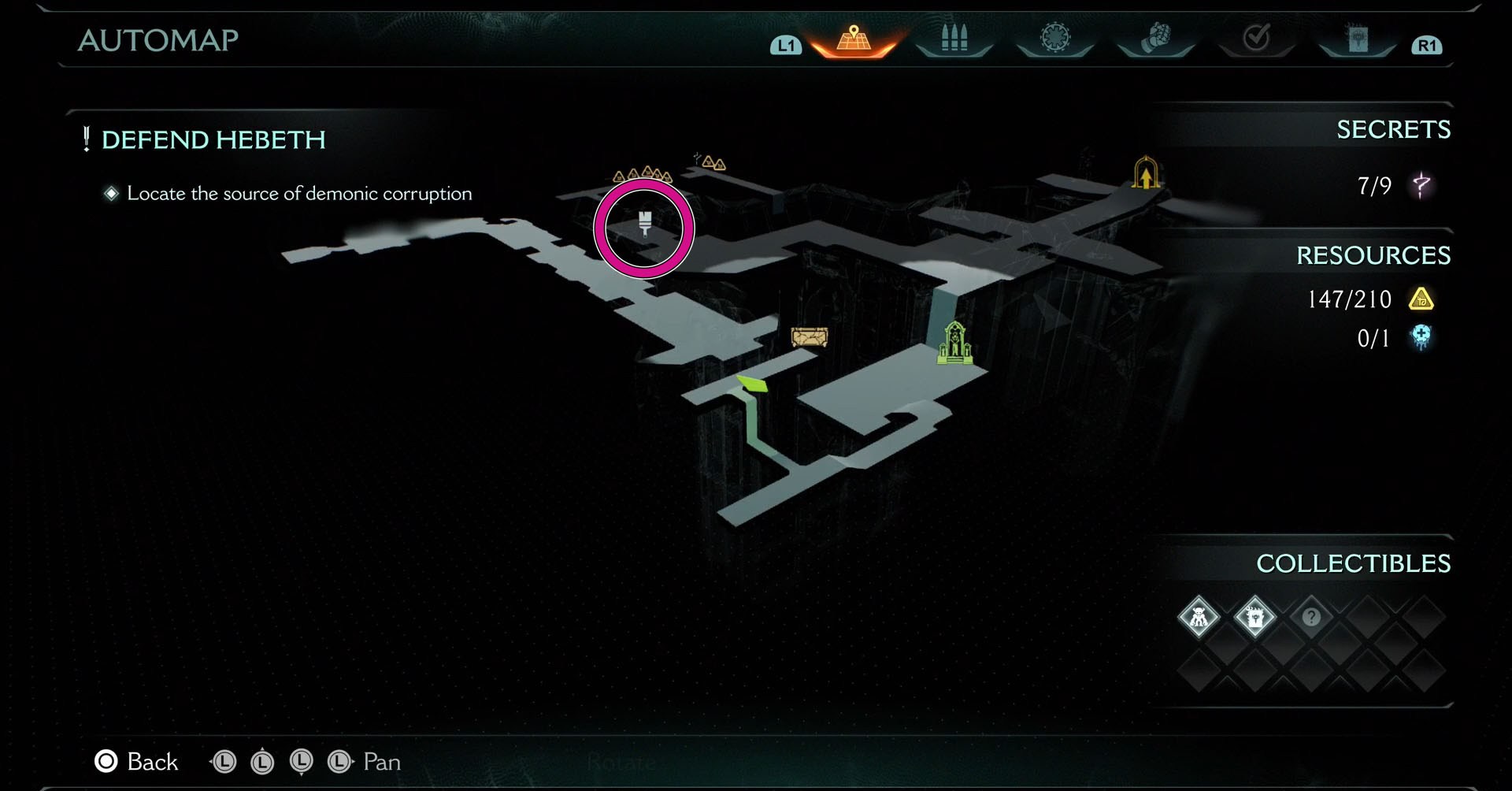
Task: Select the player marker inside the magenta ring
Action: (x=644, y=224)
